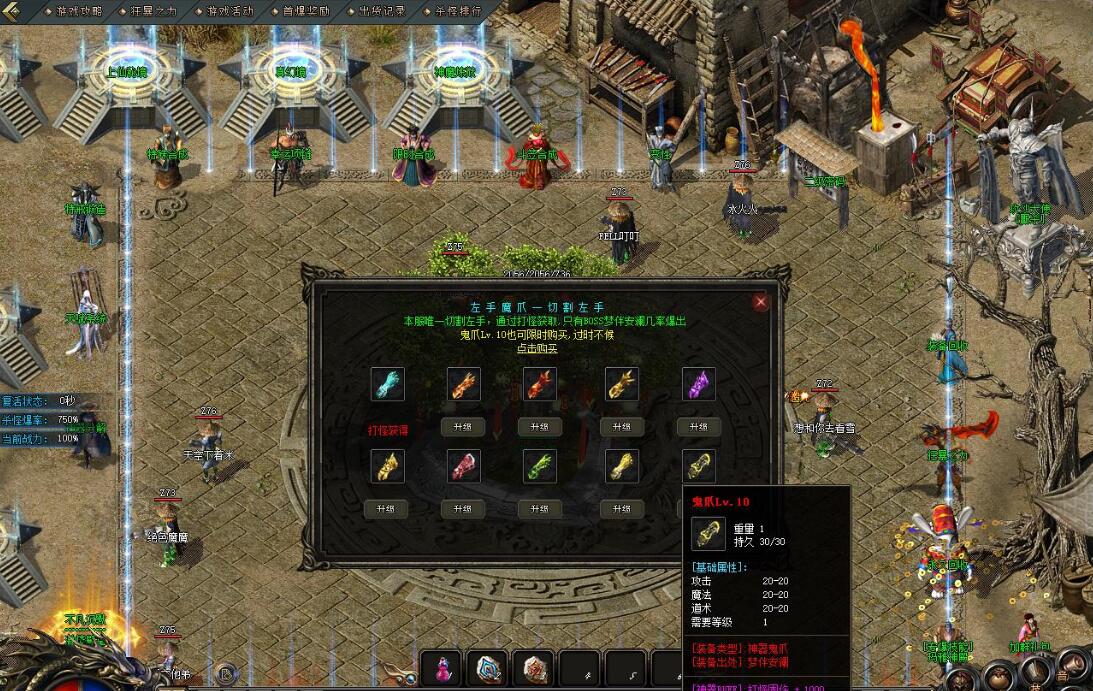Open the 游戏攻略 menu
This screenshot has width=1093, height=691.
click(79, 11)
